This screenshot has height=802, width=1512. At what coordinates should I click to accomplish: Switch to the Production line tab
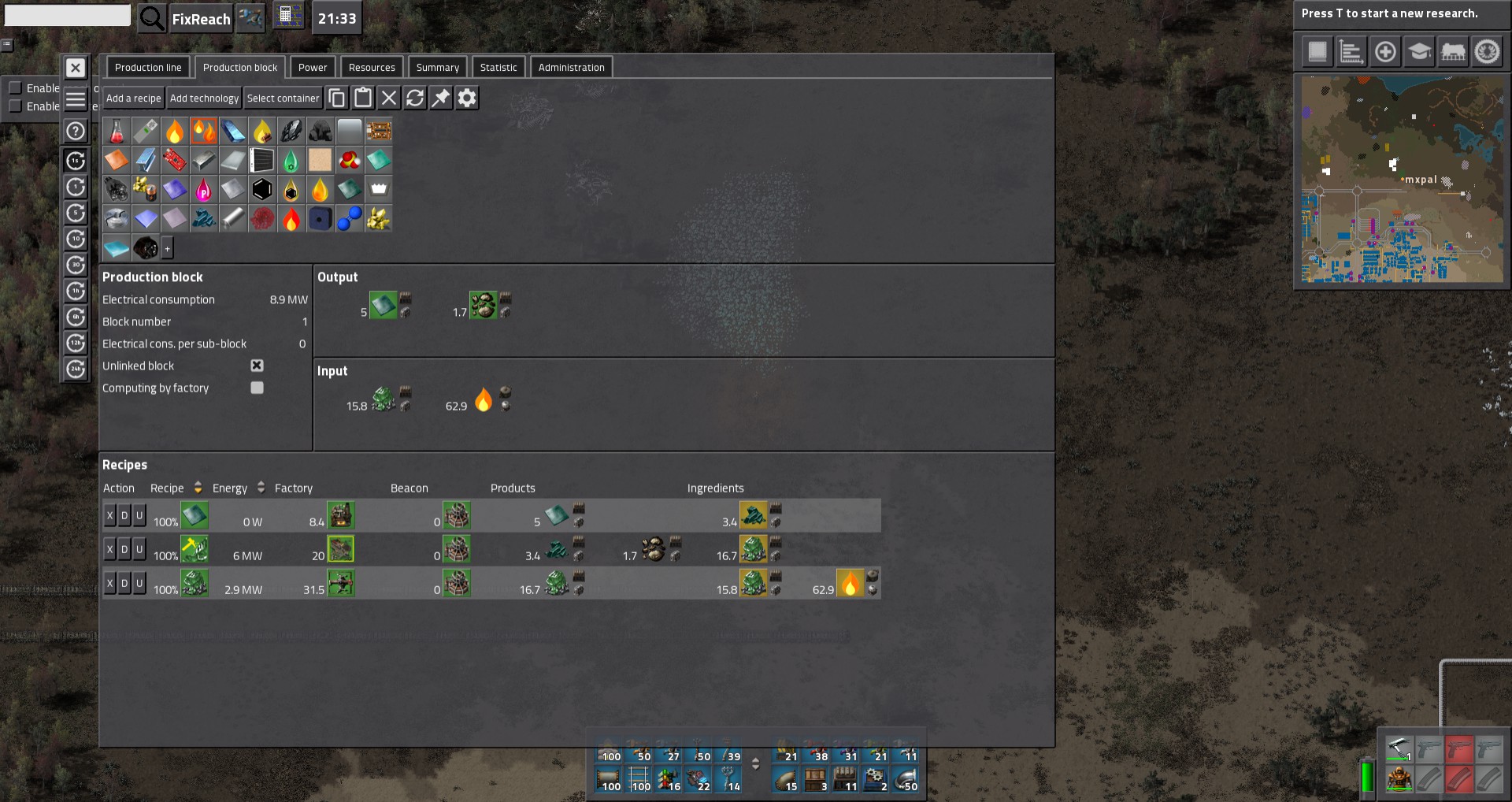pyautogui.click(x=148, y=68)
